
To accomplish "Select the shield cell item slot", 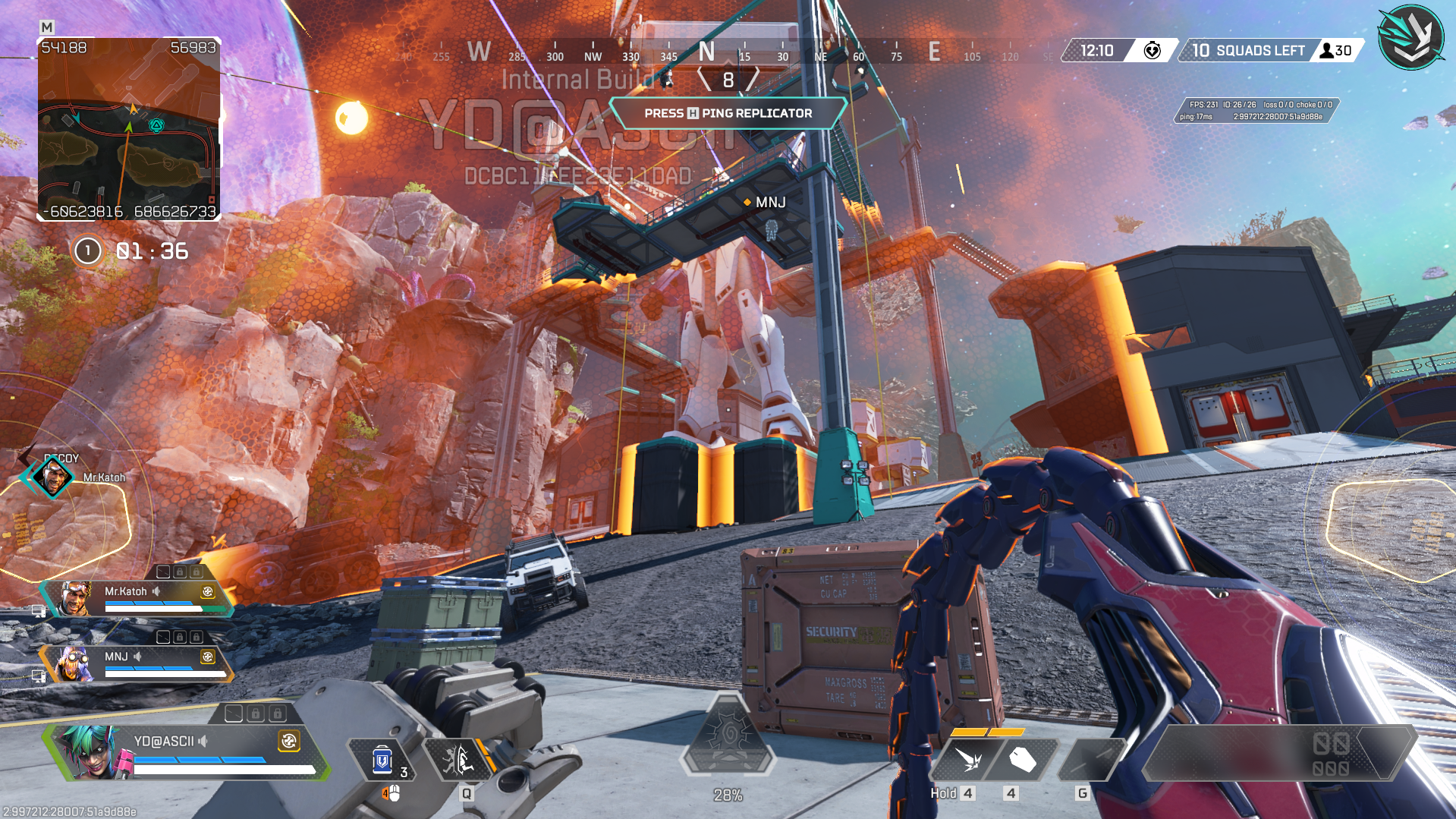I will tap(382, 760).
